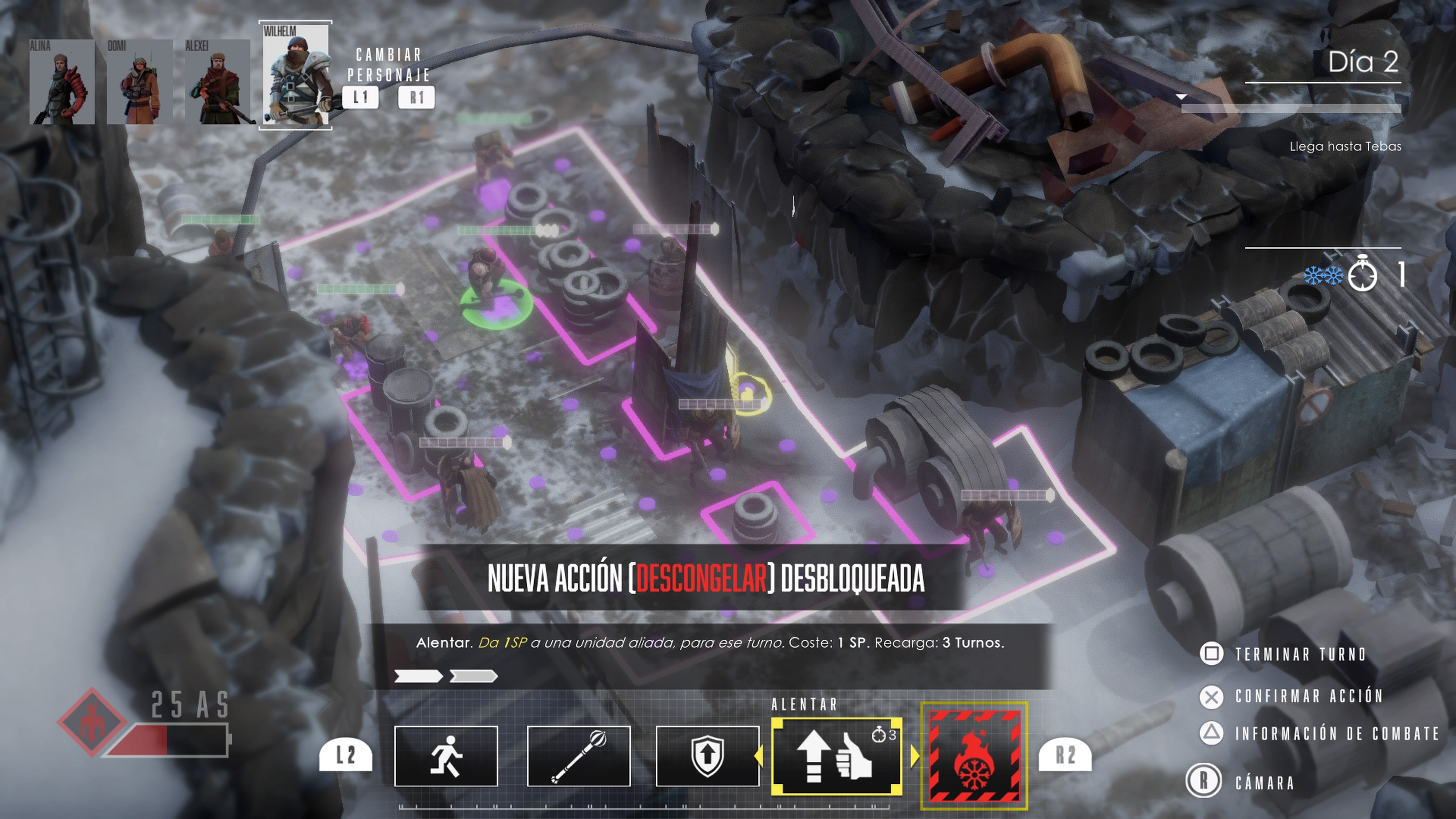Choose the Alexei character portrait
This screenshot has height=819, width=1456.
[218, 82]
